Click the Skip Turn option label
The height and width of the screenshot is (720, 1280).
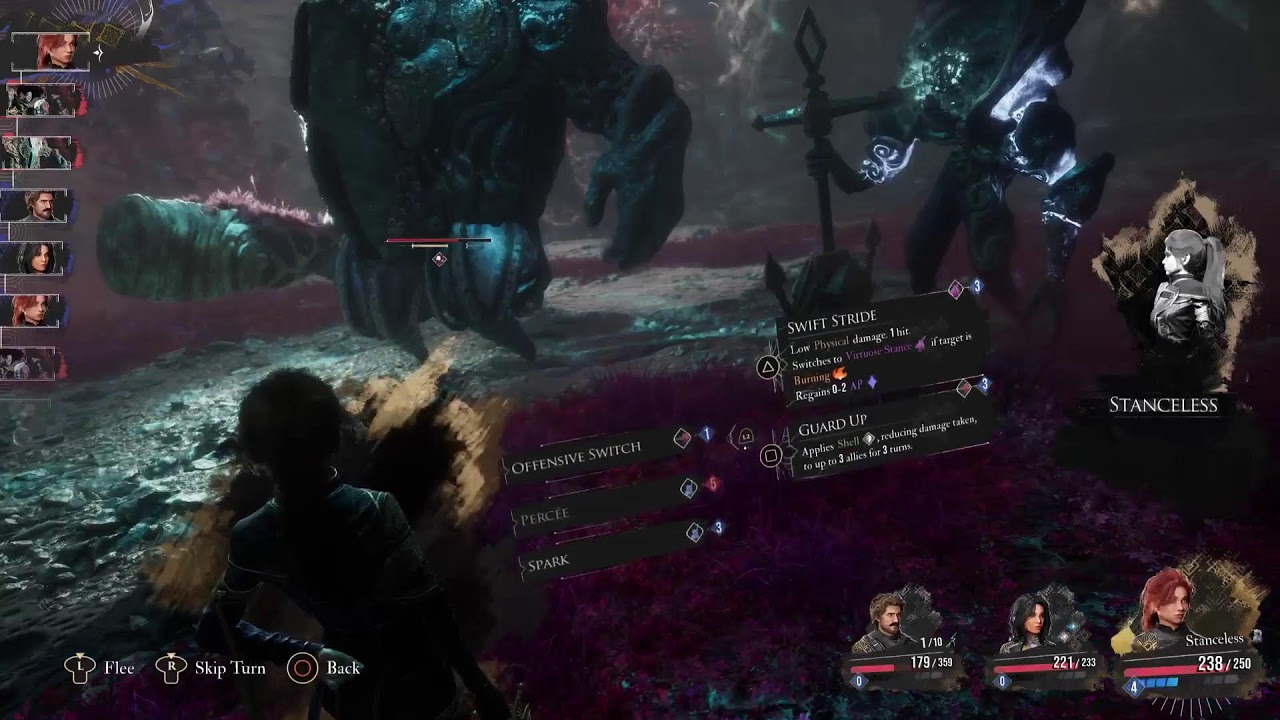click(230, 668)
